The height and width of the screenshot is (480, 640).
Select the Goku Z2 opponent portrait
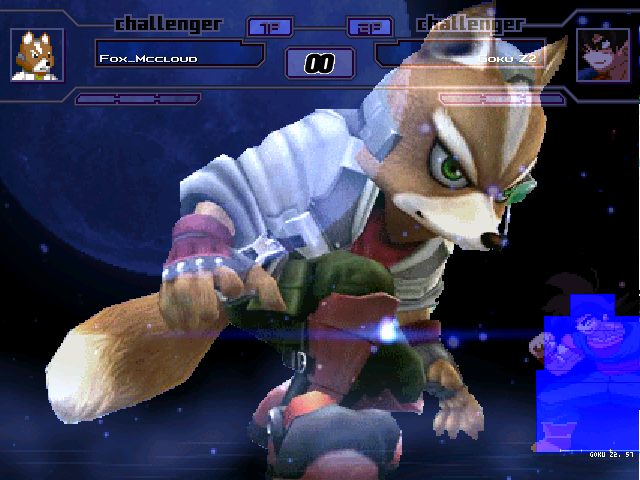pos(603,55)
